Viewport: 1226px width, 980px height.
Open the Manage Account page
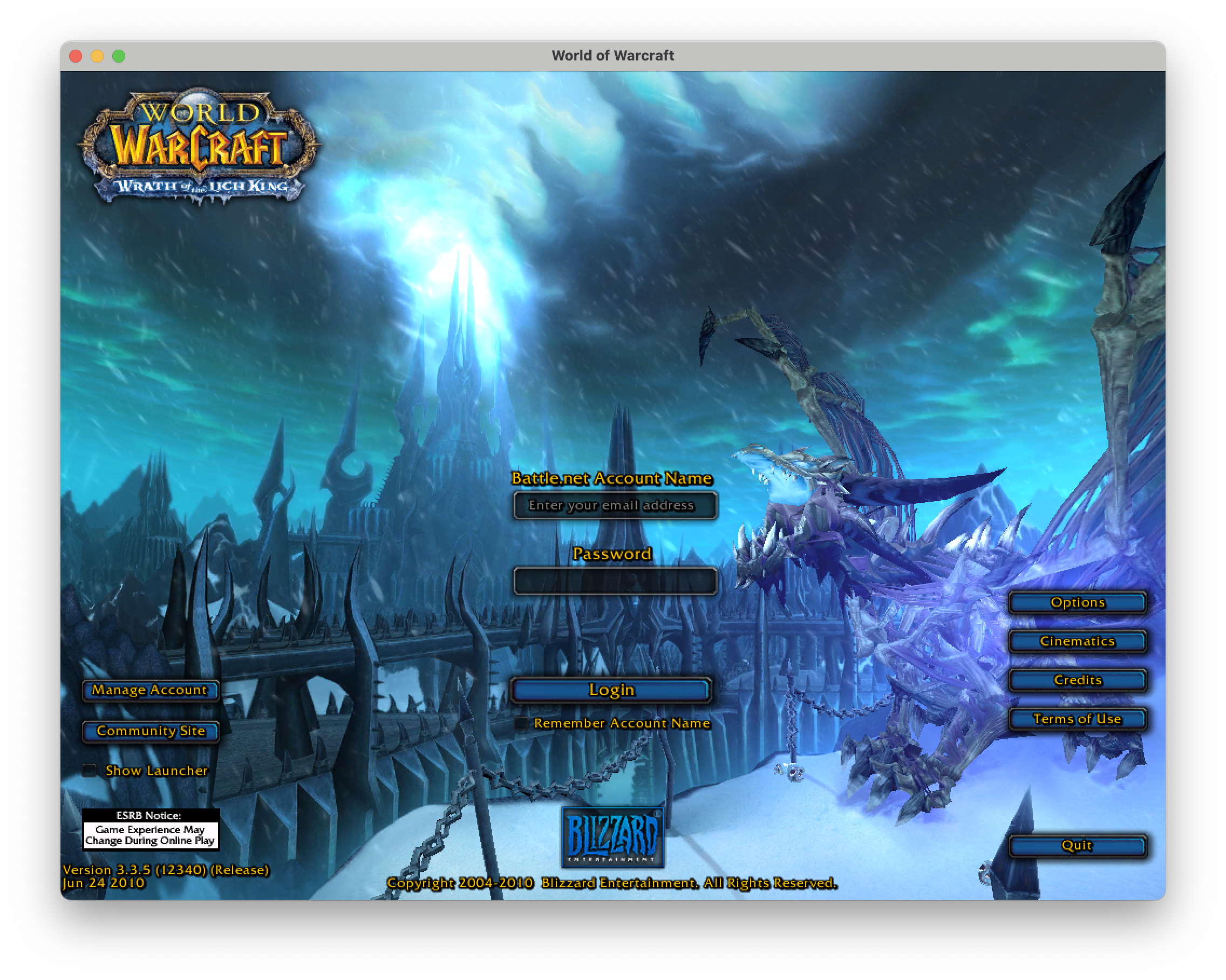pos(150,690)
